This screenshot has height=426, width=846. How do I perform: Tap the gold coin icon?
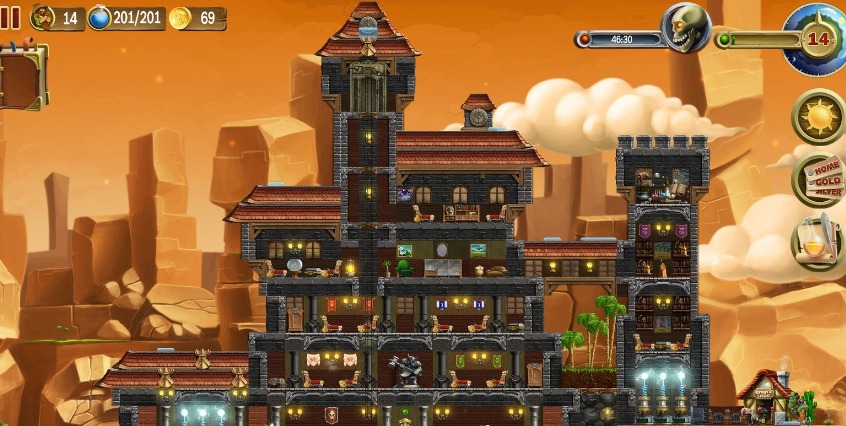click(x=180, y=18)
